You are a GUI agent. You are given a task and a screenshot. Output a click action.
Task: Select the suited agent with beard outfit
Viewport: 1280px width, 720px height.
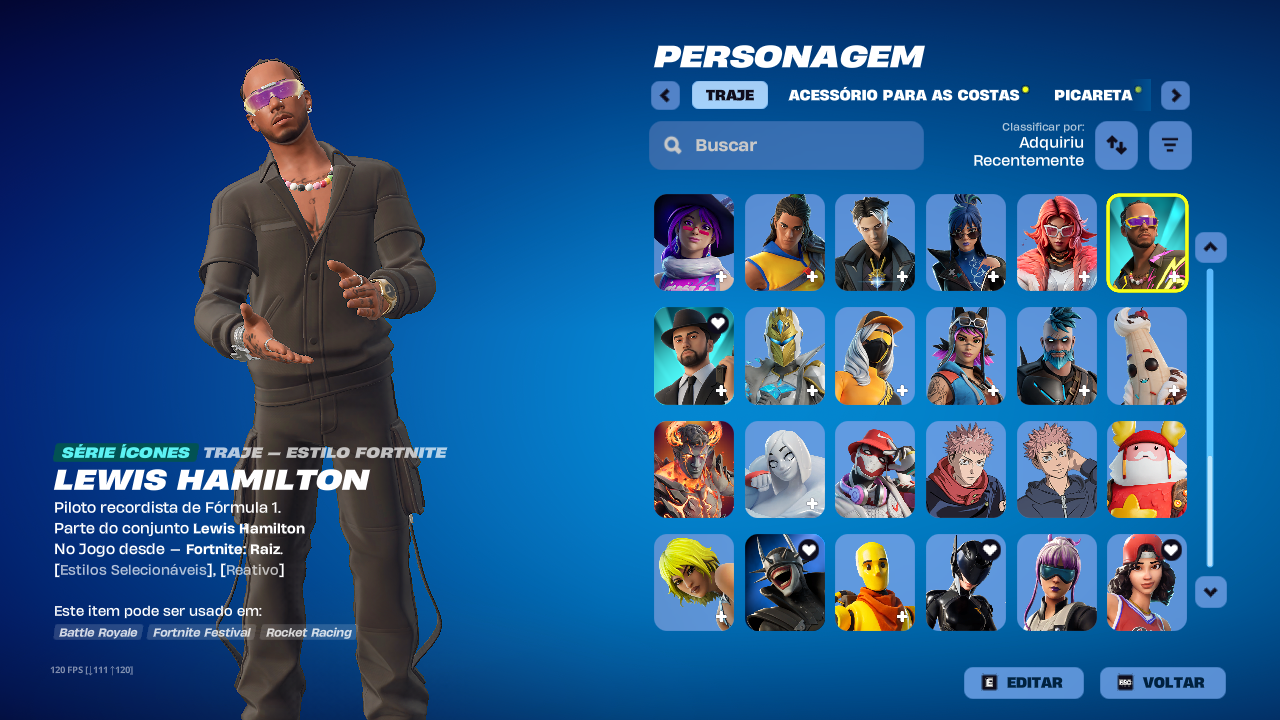click(693, 356)
